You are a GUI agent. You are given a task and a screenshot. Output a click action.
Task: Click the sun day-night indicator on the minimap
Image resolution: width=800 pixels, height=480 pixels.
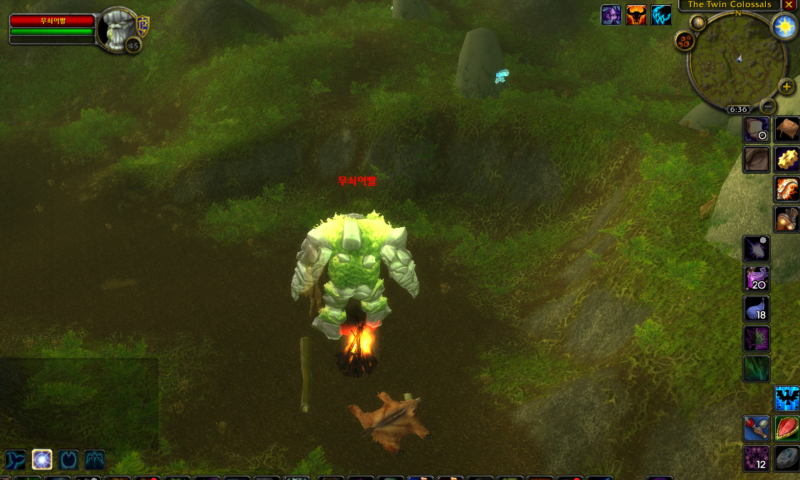pyautogui.click(x=783, y=27)
